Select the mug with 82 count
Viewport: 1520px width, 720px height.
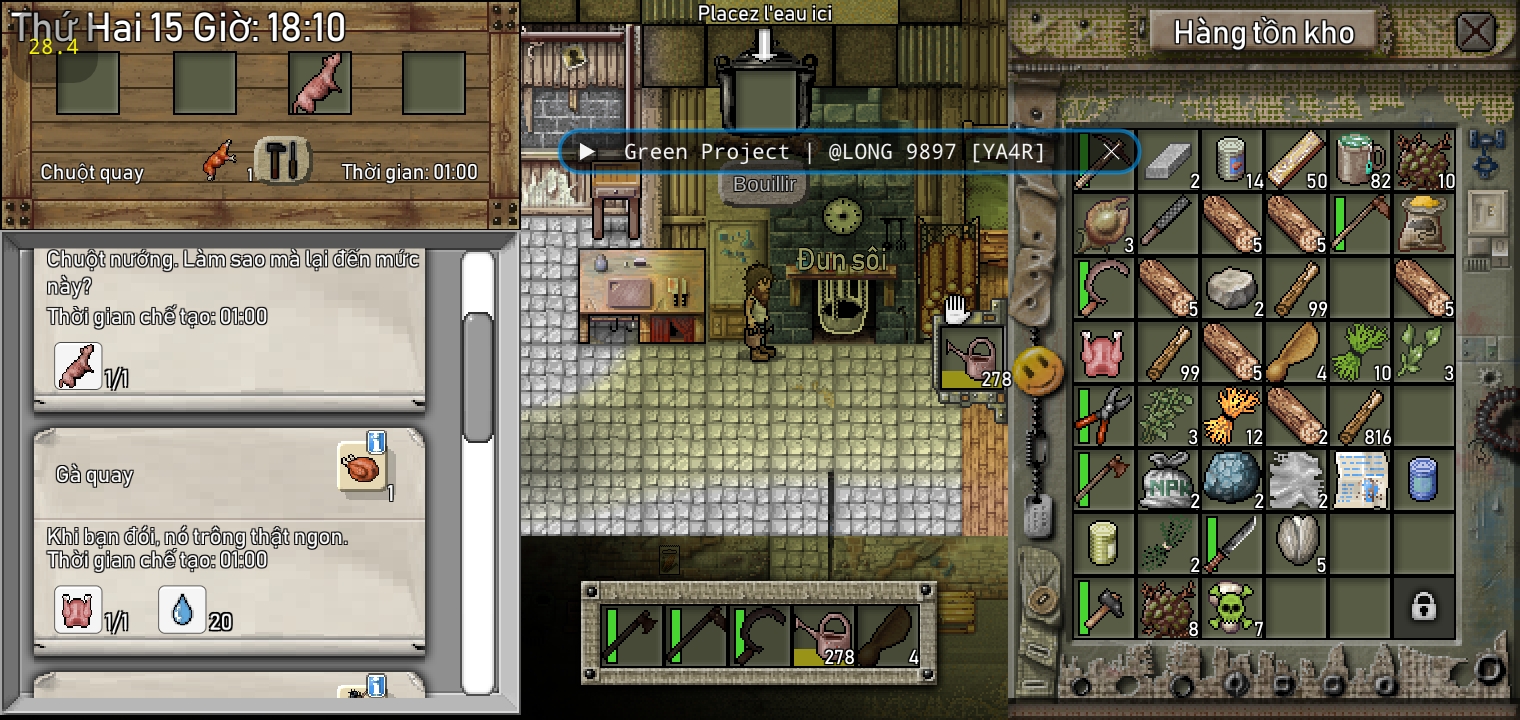tap(1360, 160)
